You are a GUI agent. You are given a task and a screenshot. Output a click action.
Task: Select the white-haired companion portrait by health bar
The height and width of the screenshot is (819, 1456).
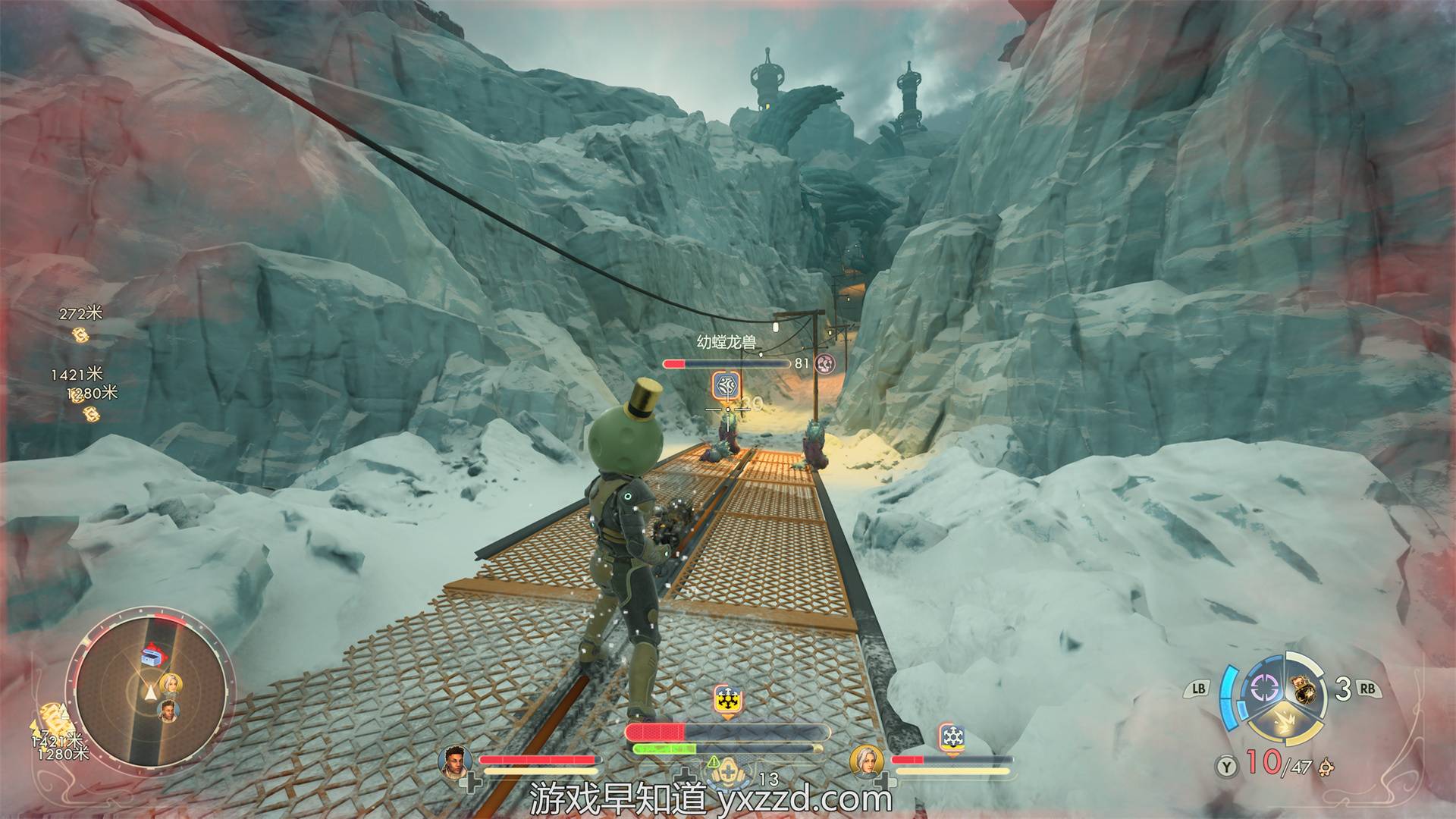tap(865, 761)
